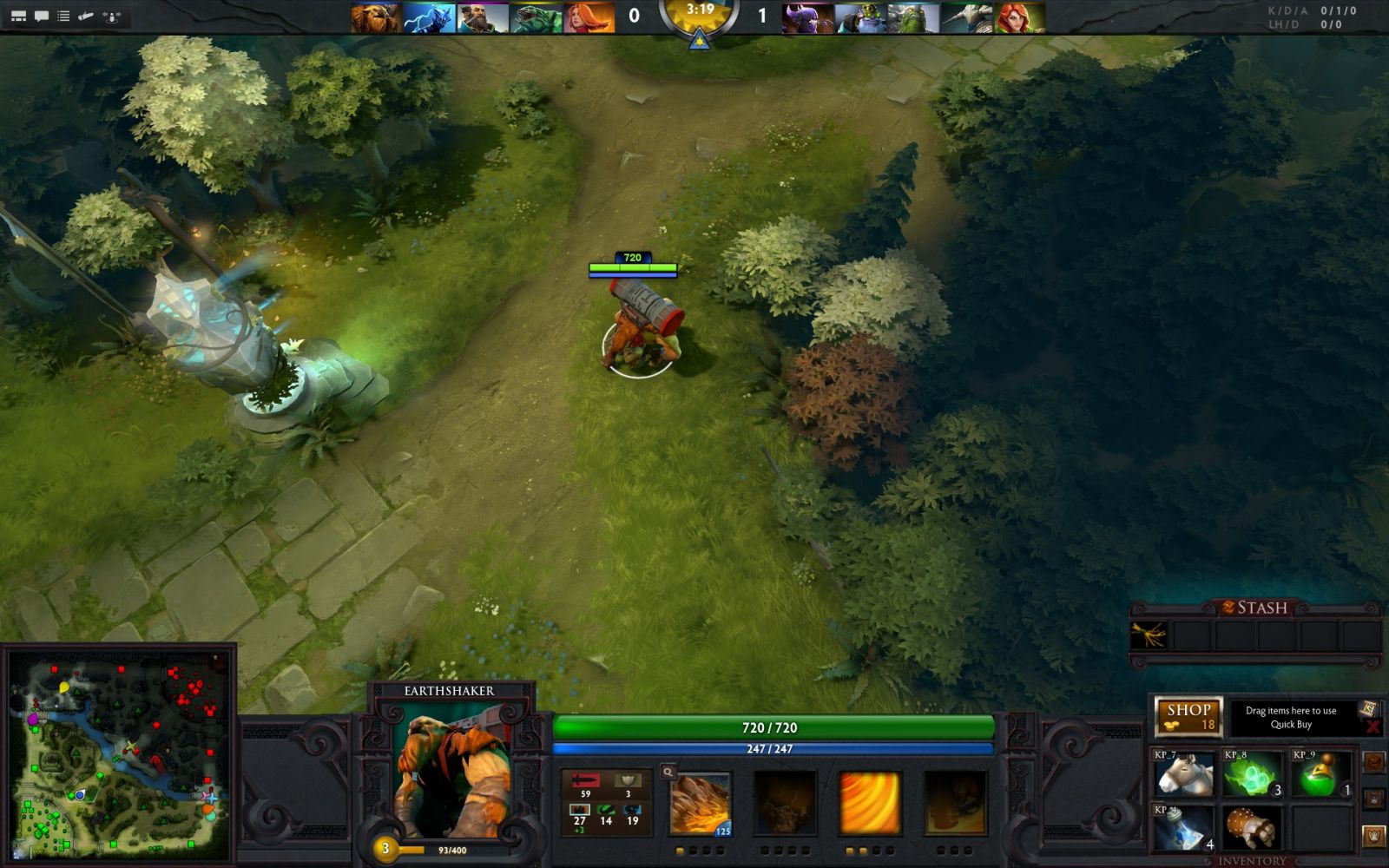Viewport: 1389px width, 868px height.
Task: Open the shared unit control icon
Action: [x=111, y=16]
